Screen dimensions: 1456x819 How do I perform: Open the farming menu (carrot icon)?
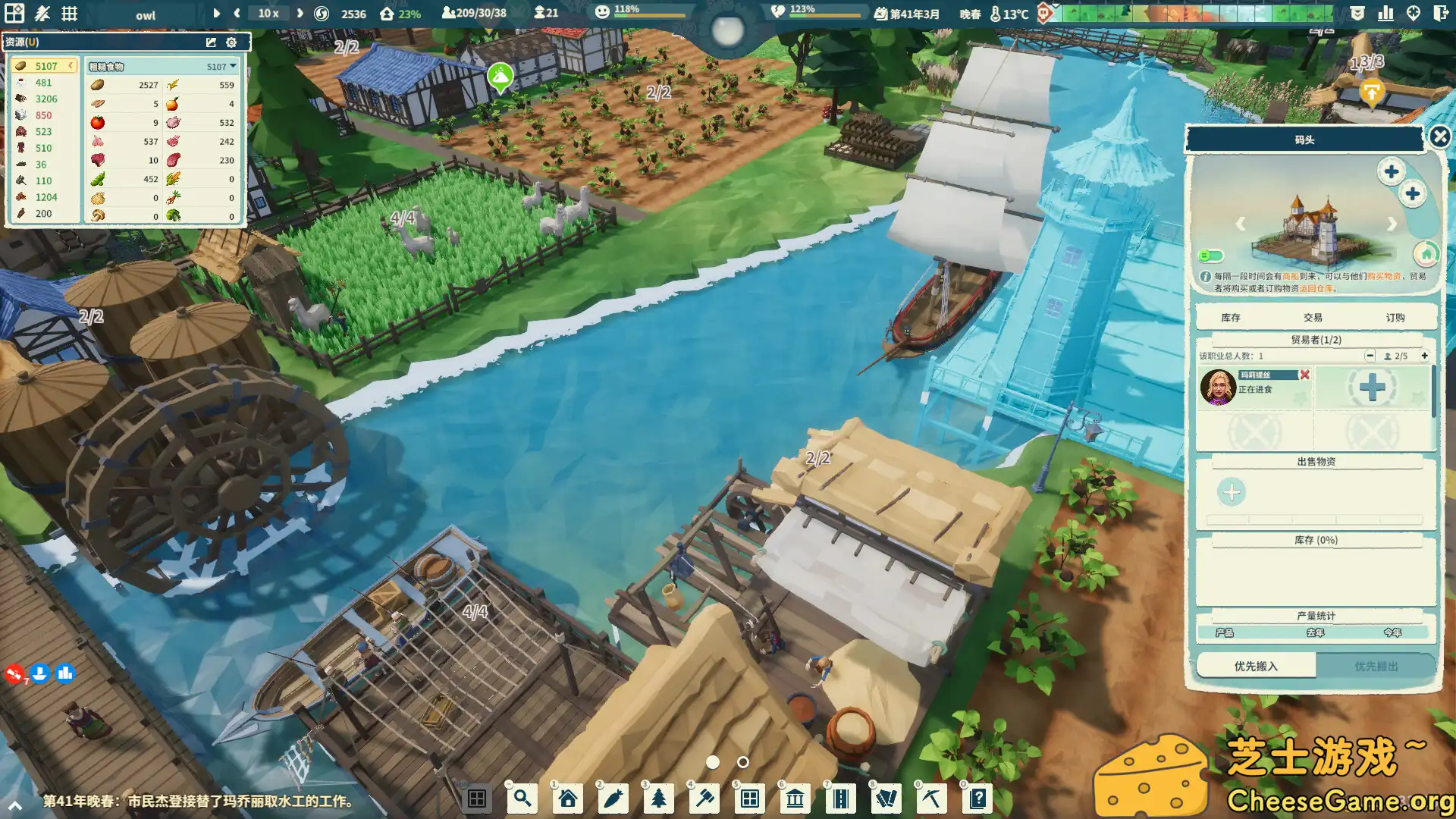pyautogui.click(x=613, y=799)
